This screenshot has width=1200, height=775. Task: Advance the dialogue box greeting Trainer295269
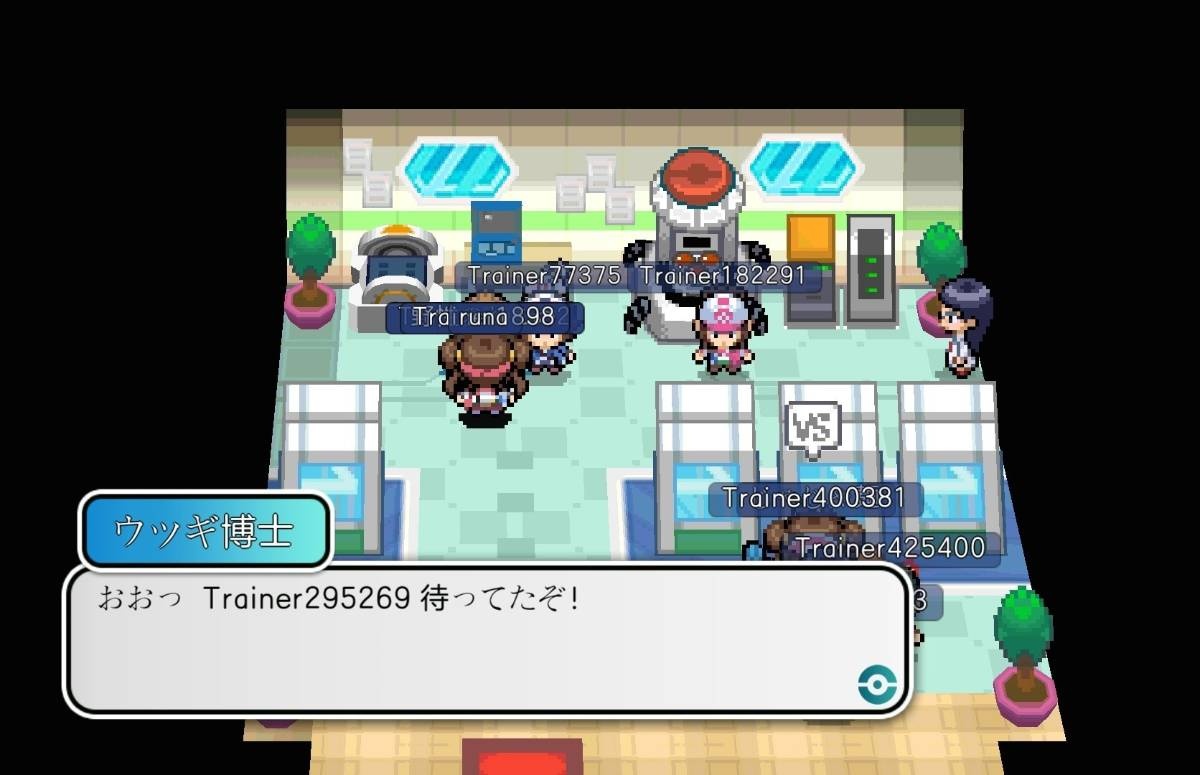487,640
